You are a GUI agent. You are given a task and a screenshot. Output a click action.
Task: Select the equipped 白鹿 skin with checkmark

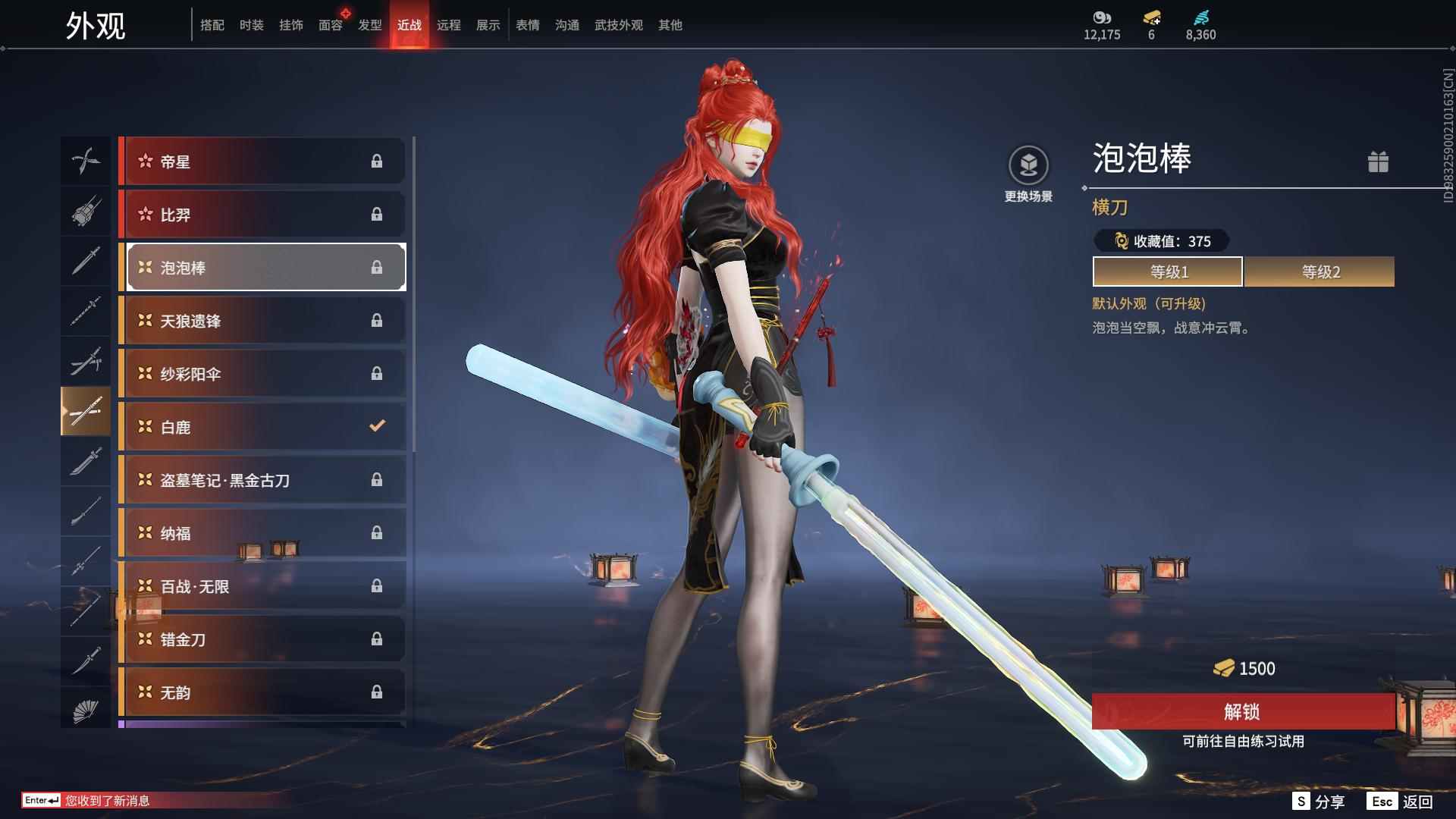click(x=262, y=426)
